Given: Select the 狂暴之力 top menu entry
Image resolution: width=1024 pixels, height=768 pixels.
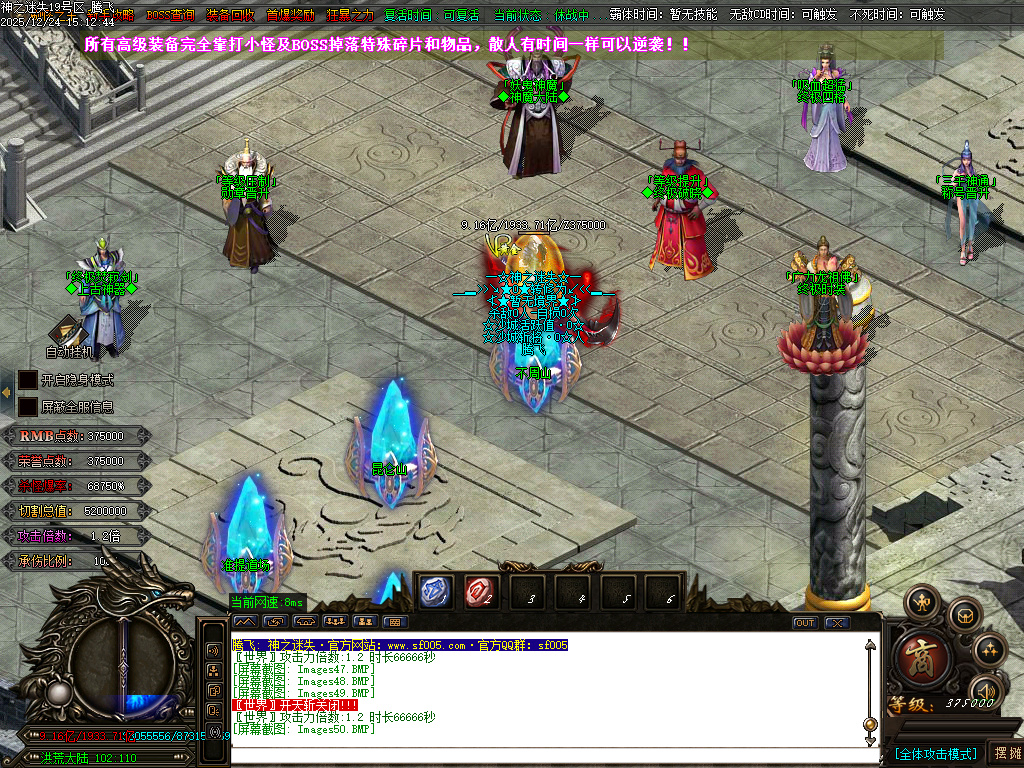Looking at the screenshot, I should coord(350,16).
